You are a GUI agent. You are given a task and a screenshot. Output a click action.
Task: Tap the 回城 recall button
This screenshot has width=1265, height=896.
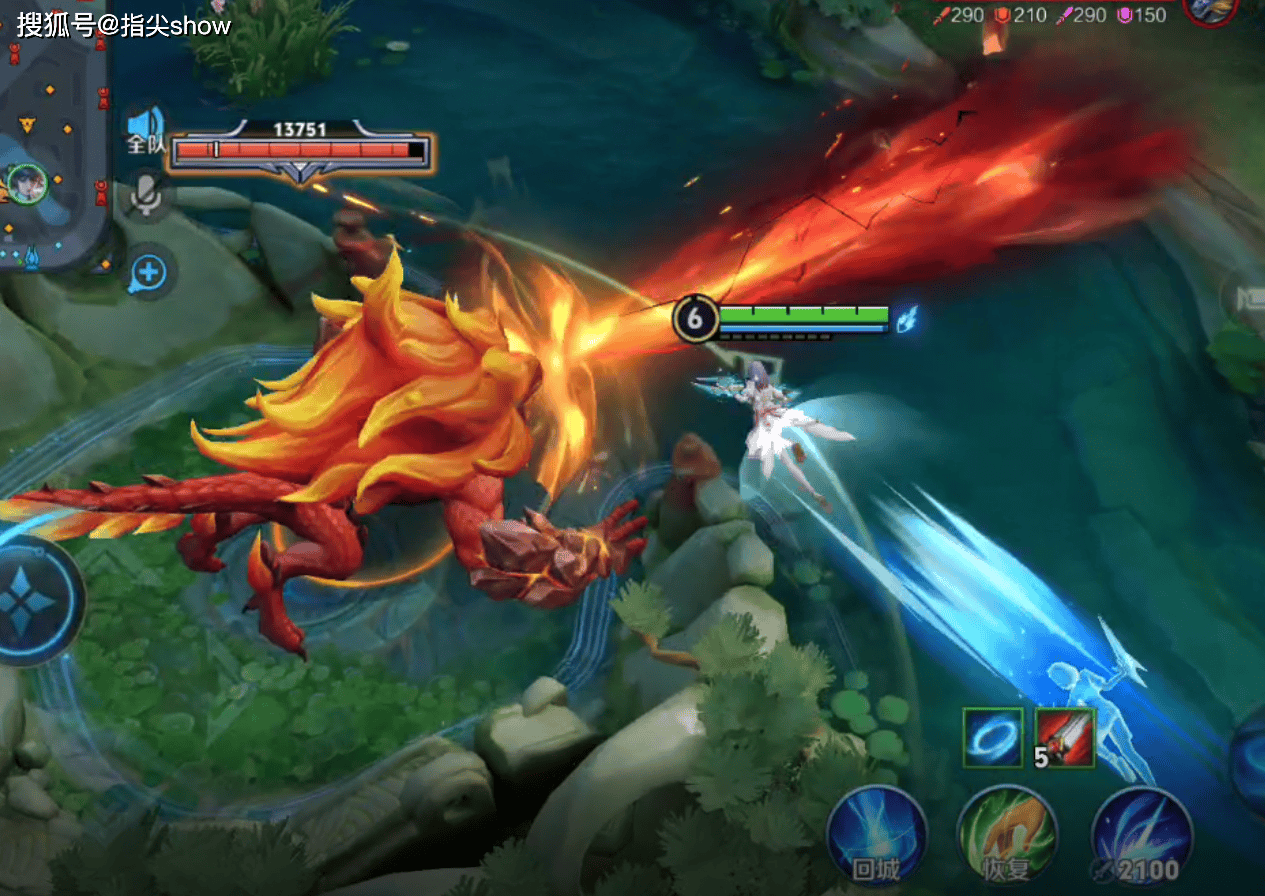pos(877,836)
